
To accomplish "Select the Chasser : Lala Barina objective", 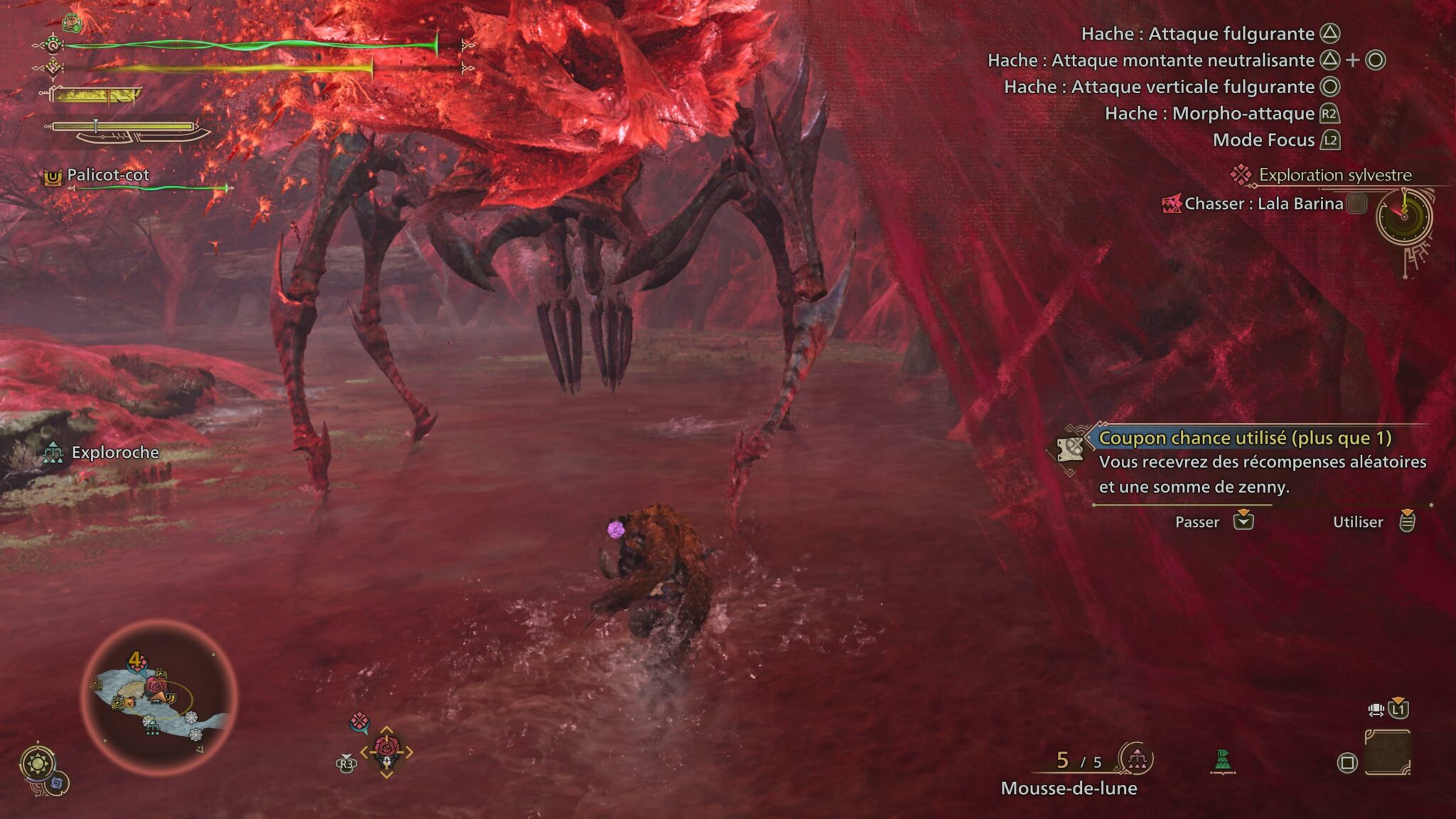I will click(1263, 204).
